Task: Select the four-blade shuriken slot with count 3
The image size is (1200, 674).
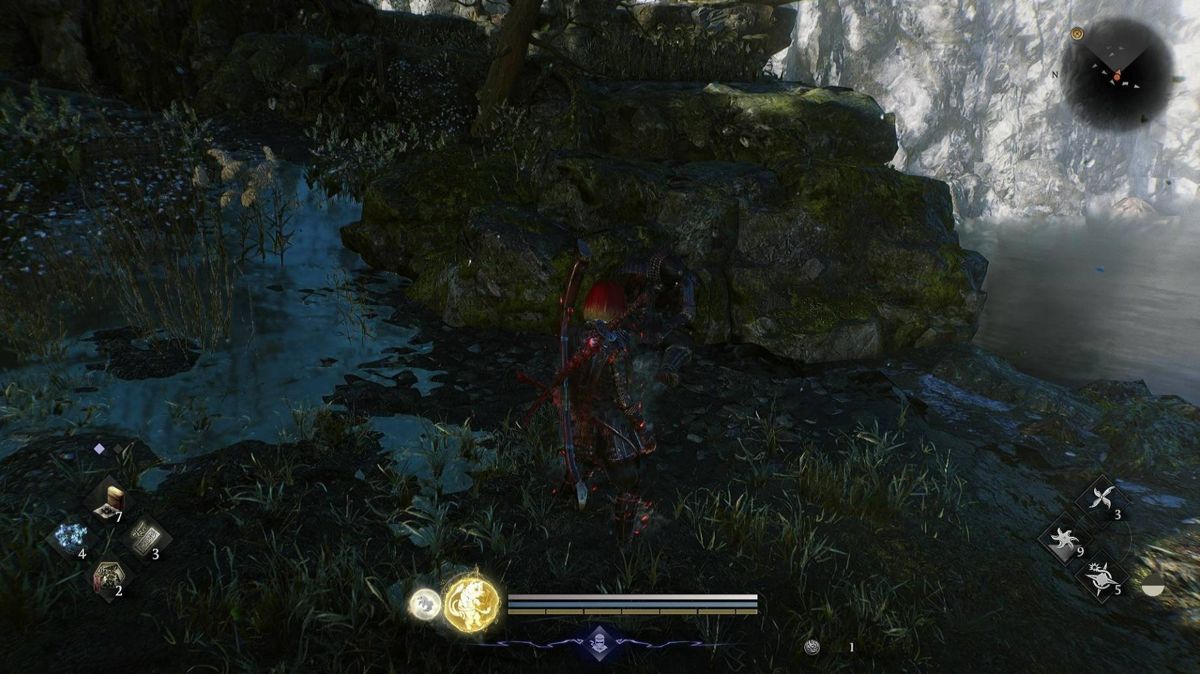Action: click(x=1100, y=499)
